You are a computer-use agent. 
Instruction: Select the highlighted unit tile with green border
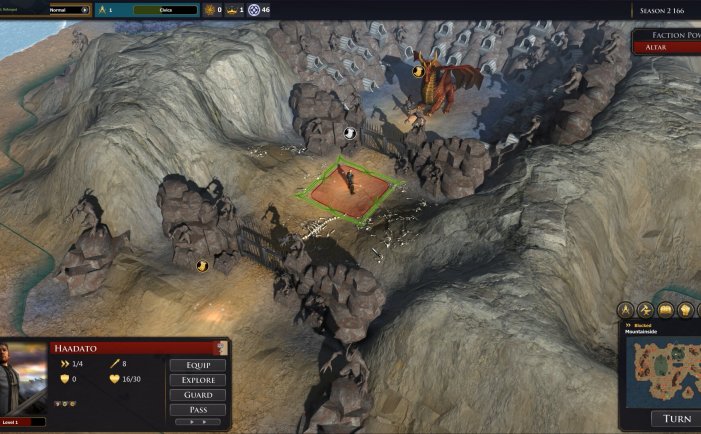tap(352, 187)
